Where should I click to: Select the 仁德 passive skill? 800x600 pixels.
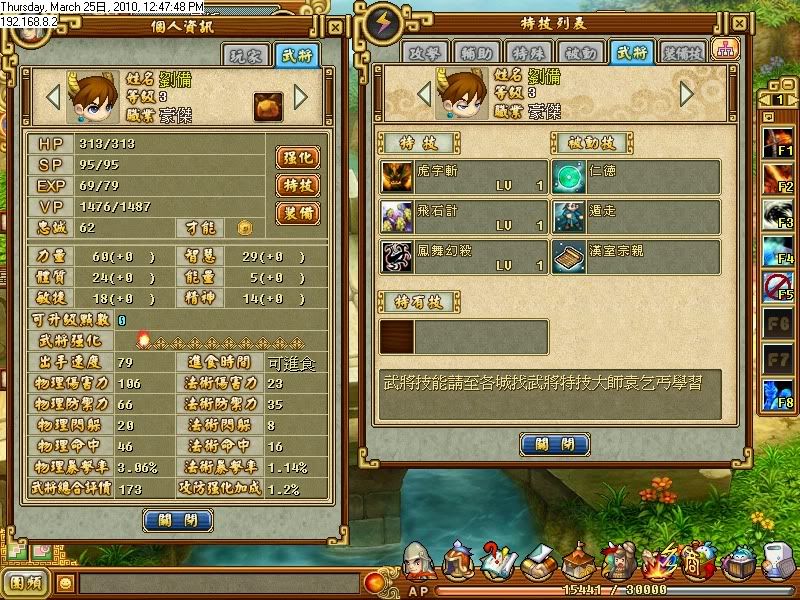click(x=637, y=177)
